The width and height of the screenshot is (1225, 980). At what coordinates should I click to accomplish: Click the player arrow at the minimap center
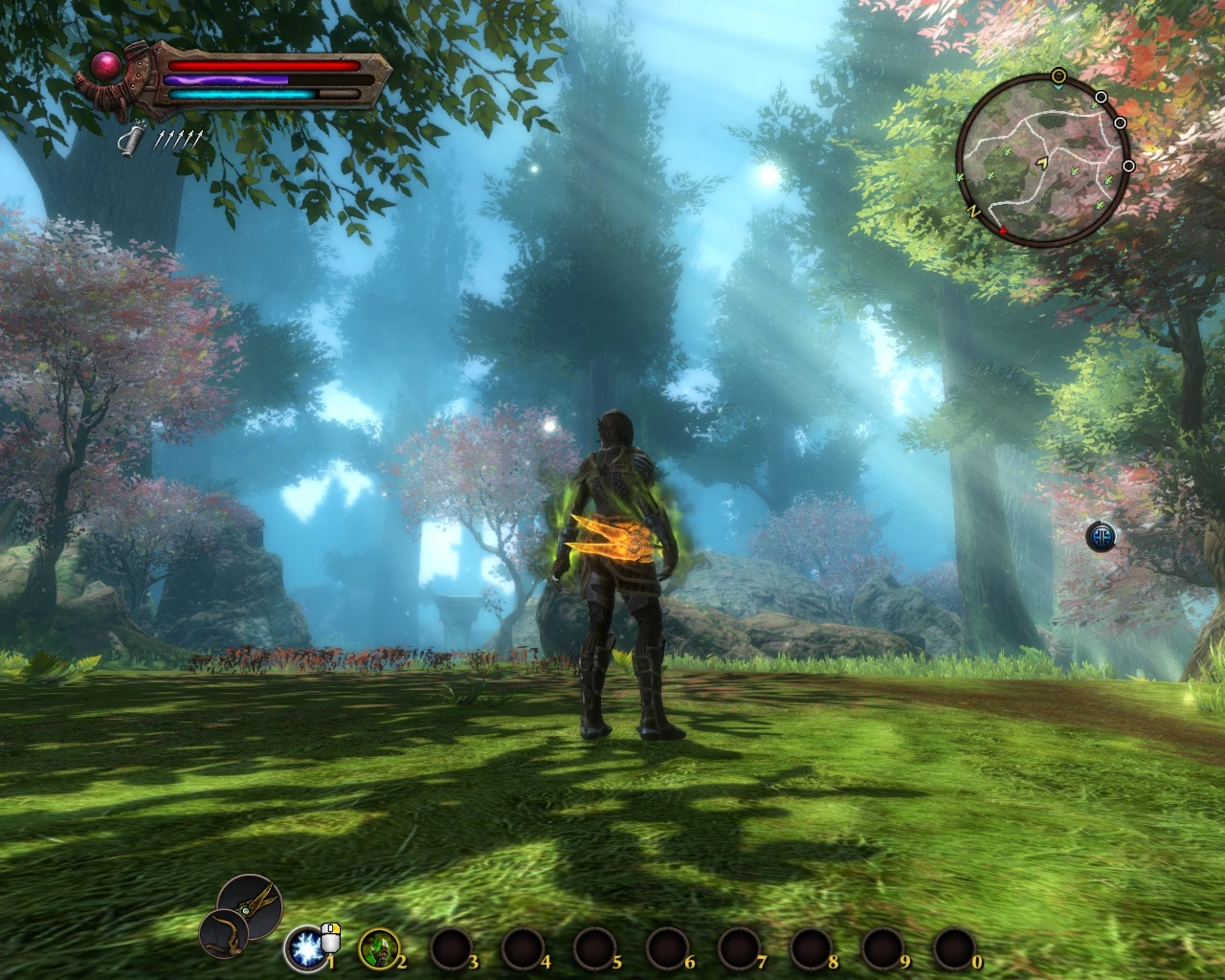pyautogui.click(x=1042, y=164)
